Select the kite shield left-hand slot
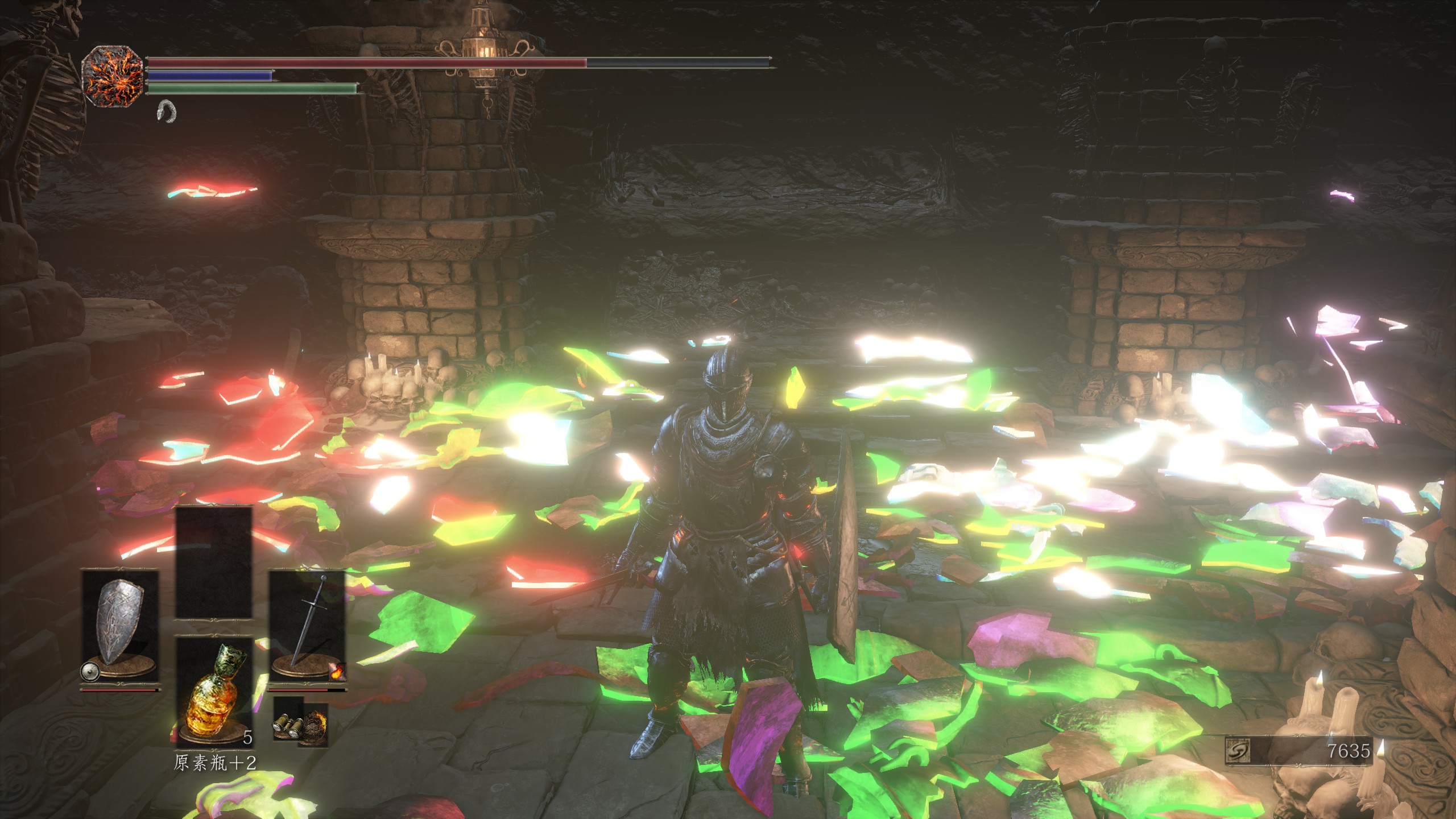1456x819 pixels. click(120, 626)
